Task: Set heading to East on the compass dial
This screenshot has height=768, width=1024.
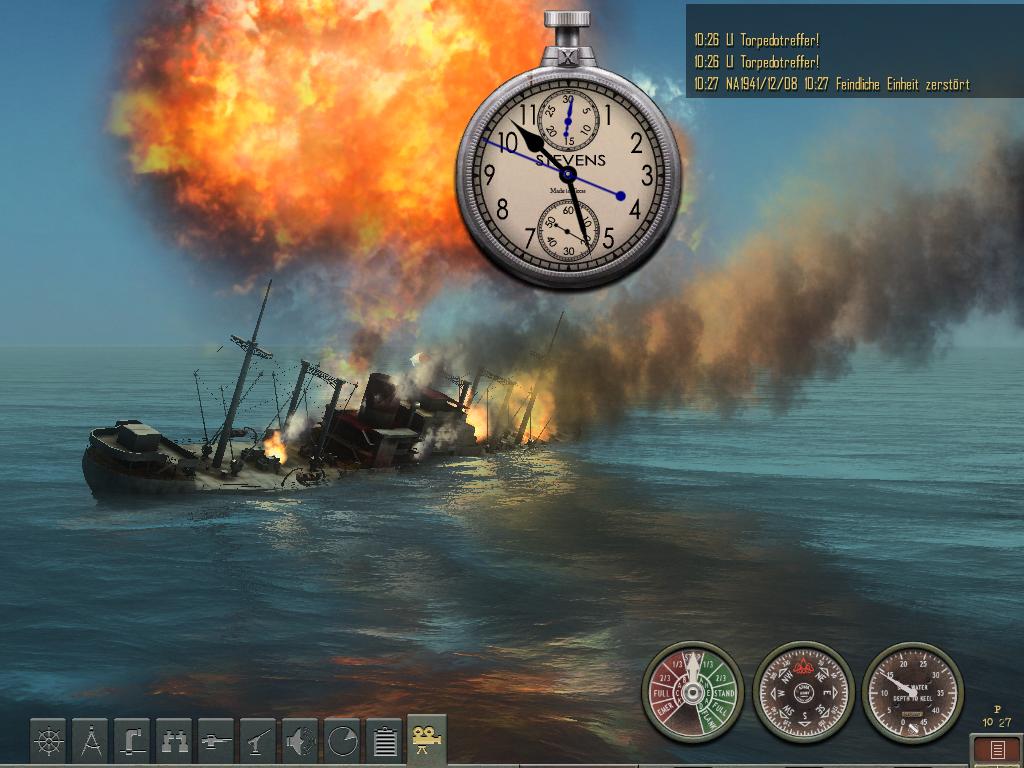Action: pos(827,691)
